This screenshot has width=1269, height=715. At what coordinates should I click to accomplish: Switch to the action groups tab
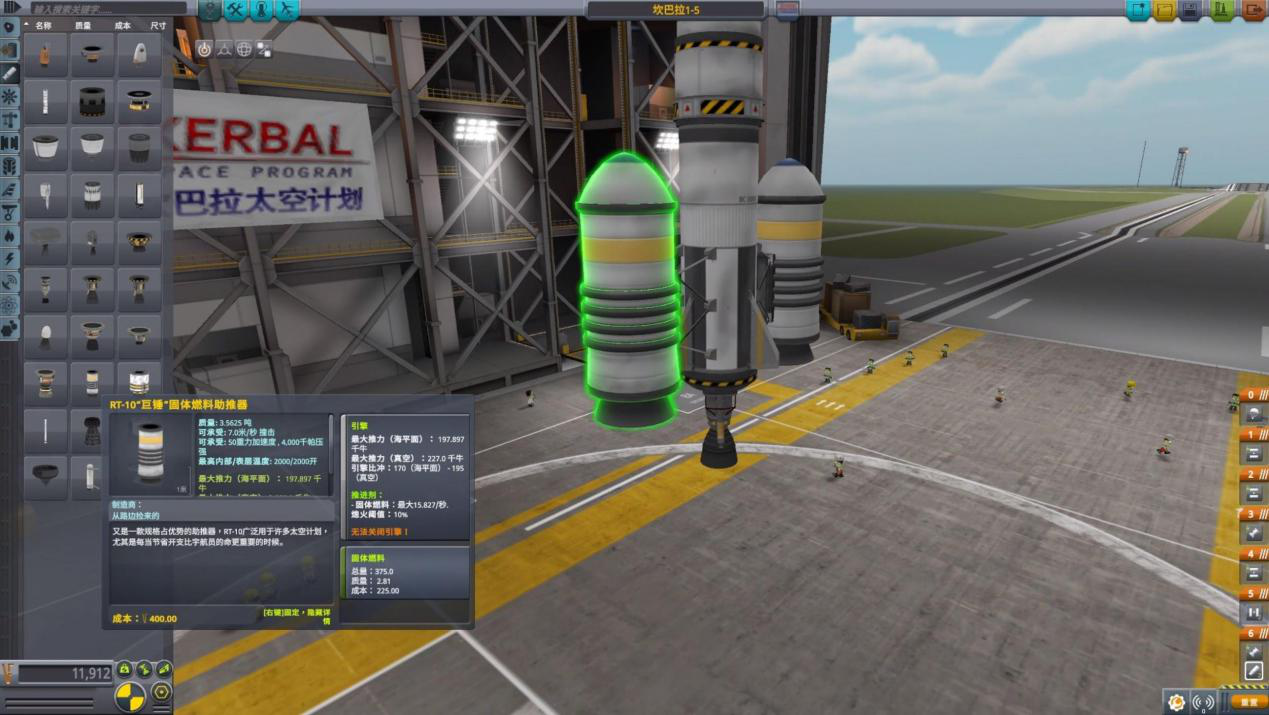[236, 10]
